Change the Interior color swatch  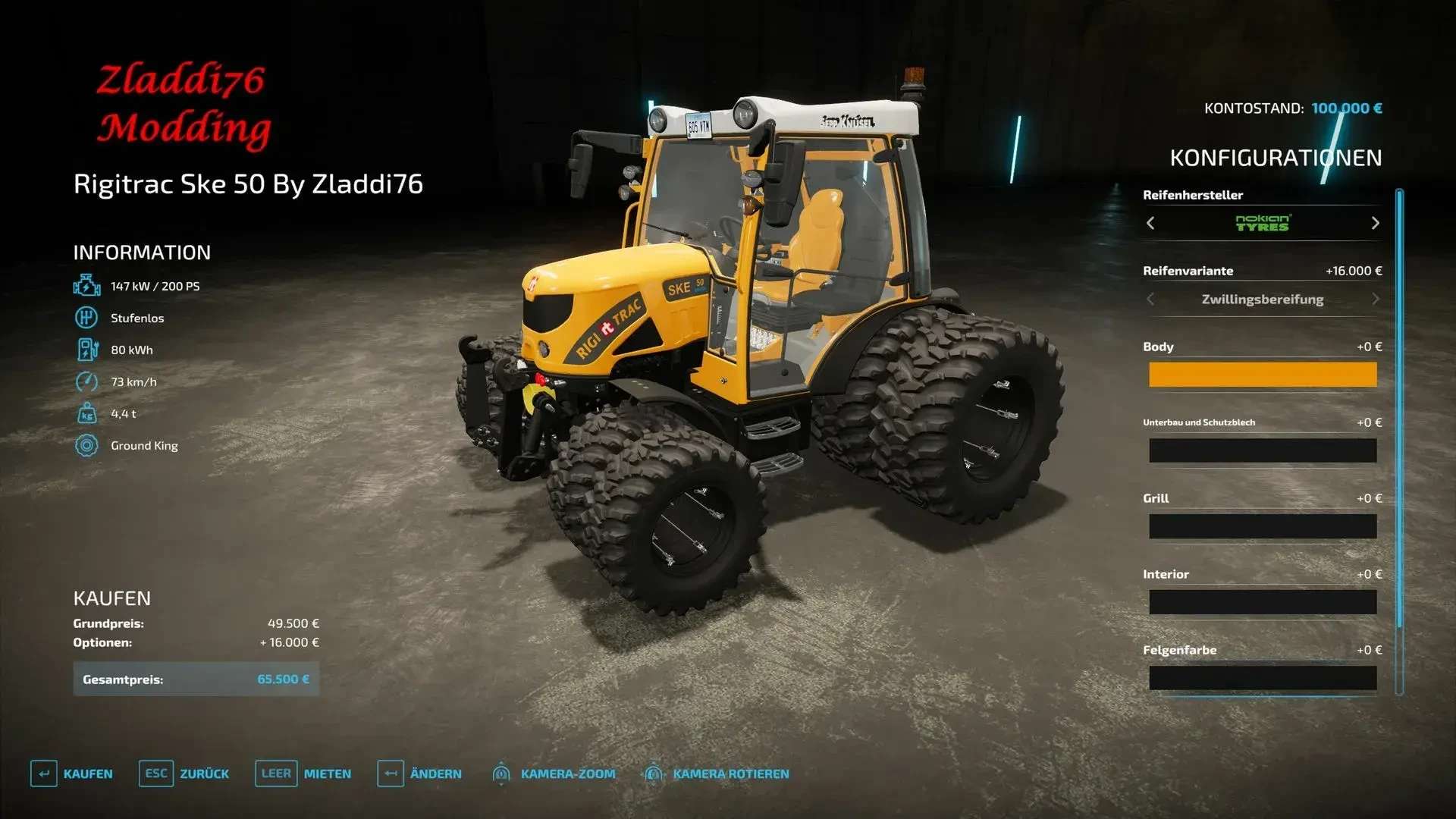coord(1262,602)
